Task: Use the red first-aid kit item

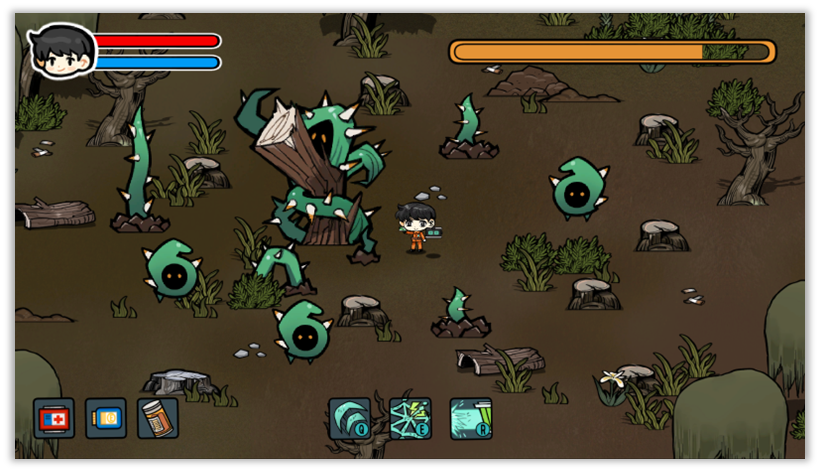Action: point(54,418)
